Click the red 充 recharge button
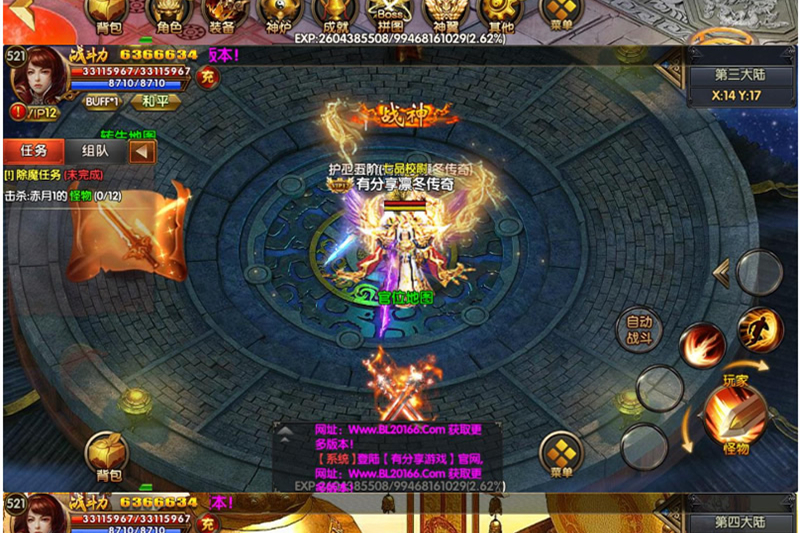 pyautogui.click(x=207, y=78)
